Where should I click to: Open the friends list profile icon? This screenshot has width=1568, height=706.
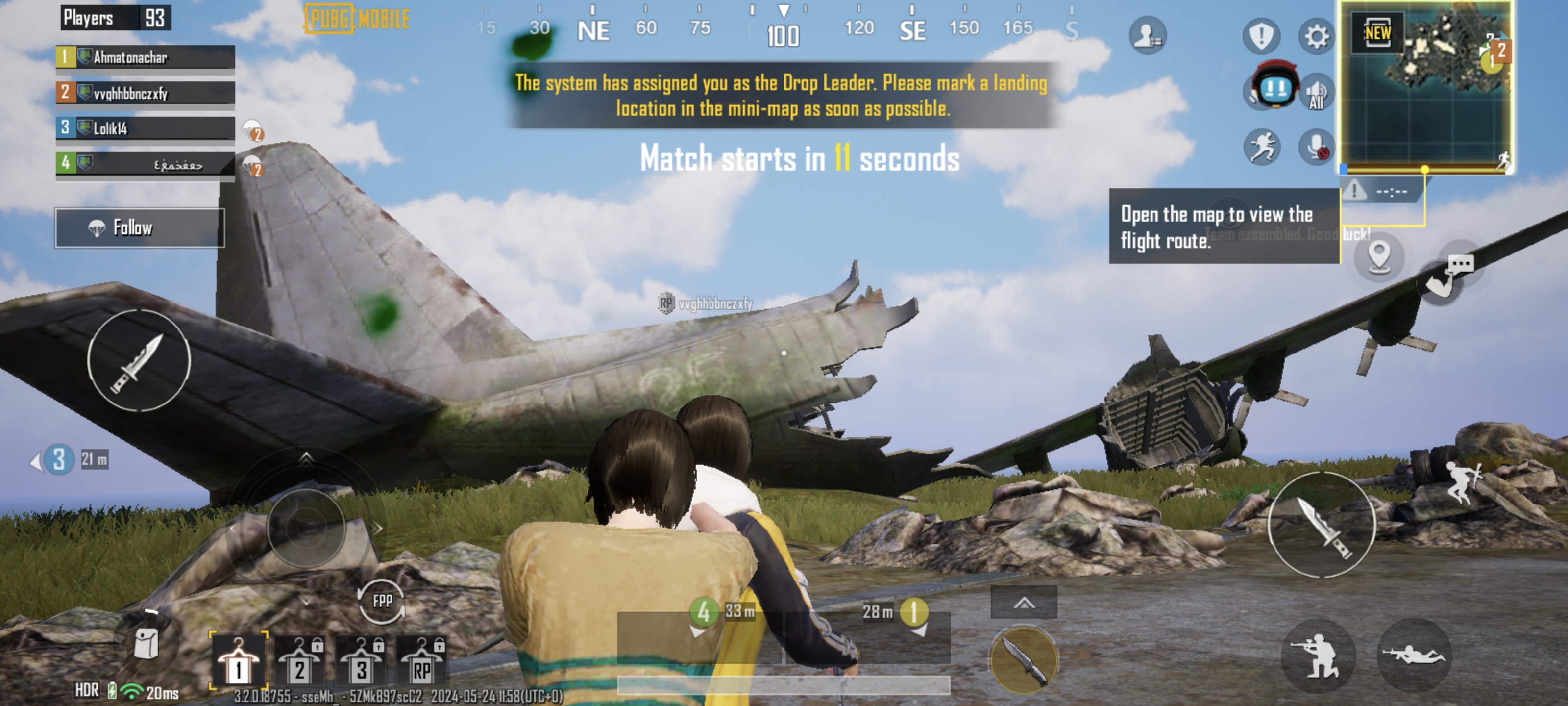point(1147,35)
